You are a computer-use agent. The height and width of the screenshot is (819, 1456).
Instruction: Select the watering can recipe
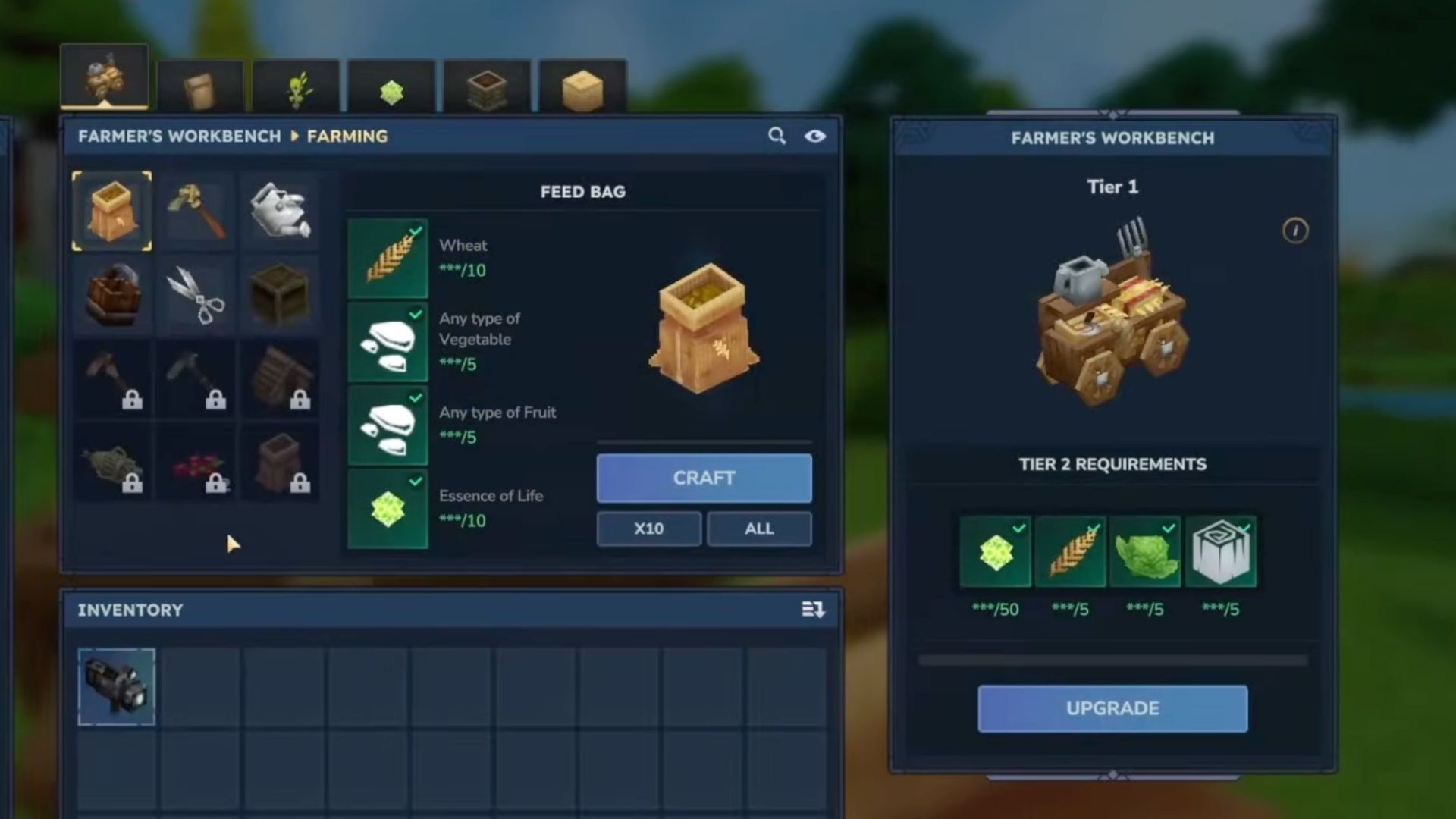point(281,211)
